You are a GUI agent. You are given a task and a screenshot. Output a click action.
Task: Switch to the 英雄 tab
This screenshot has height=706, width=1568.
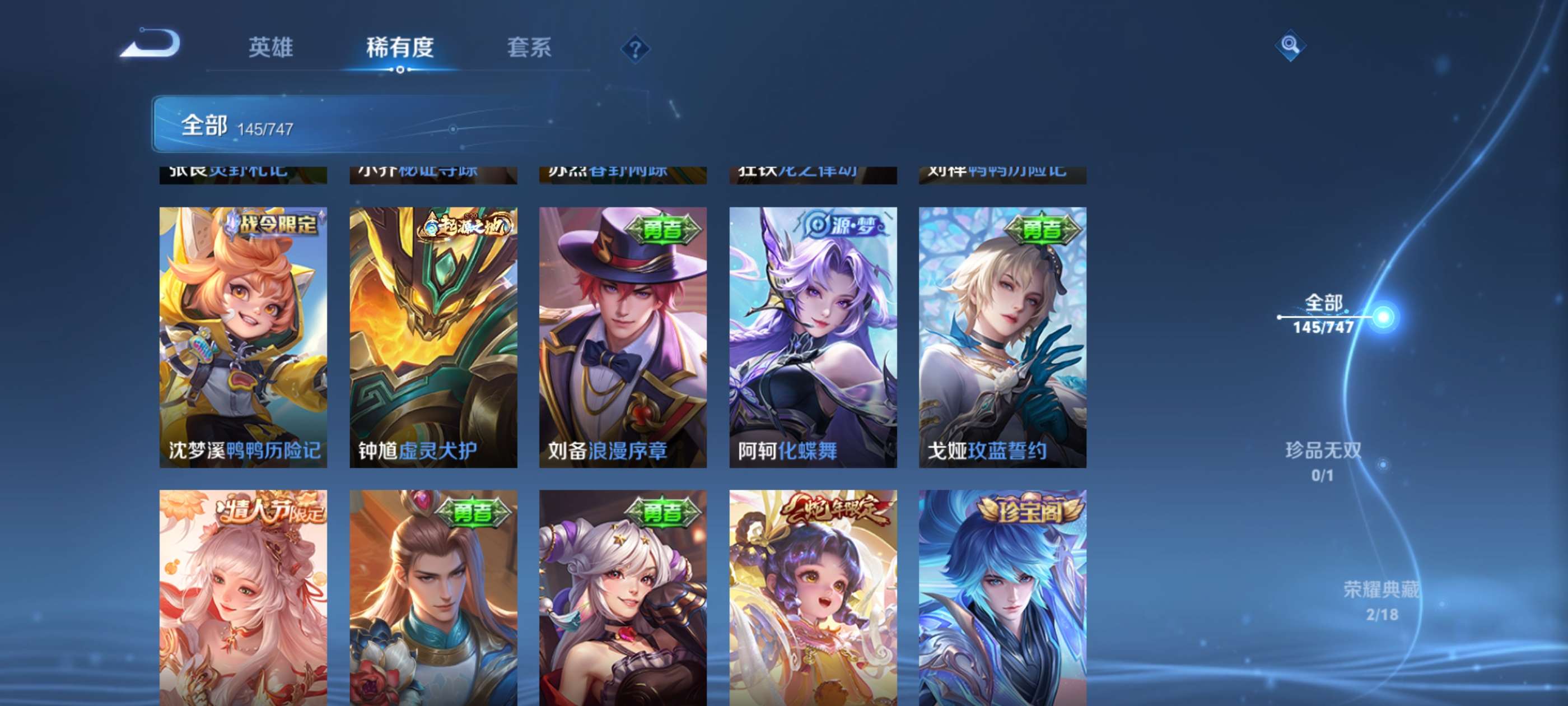click(x=271, y=48)
